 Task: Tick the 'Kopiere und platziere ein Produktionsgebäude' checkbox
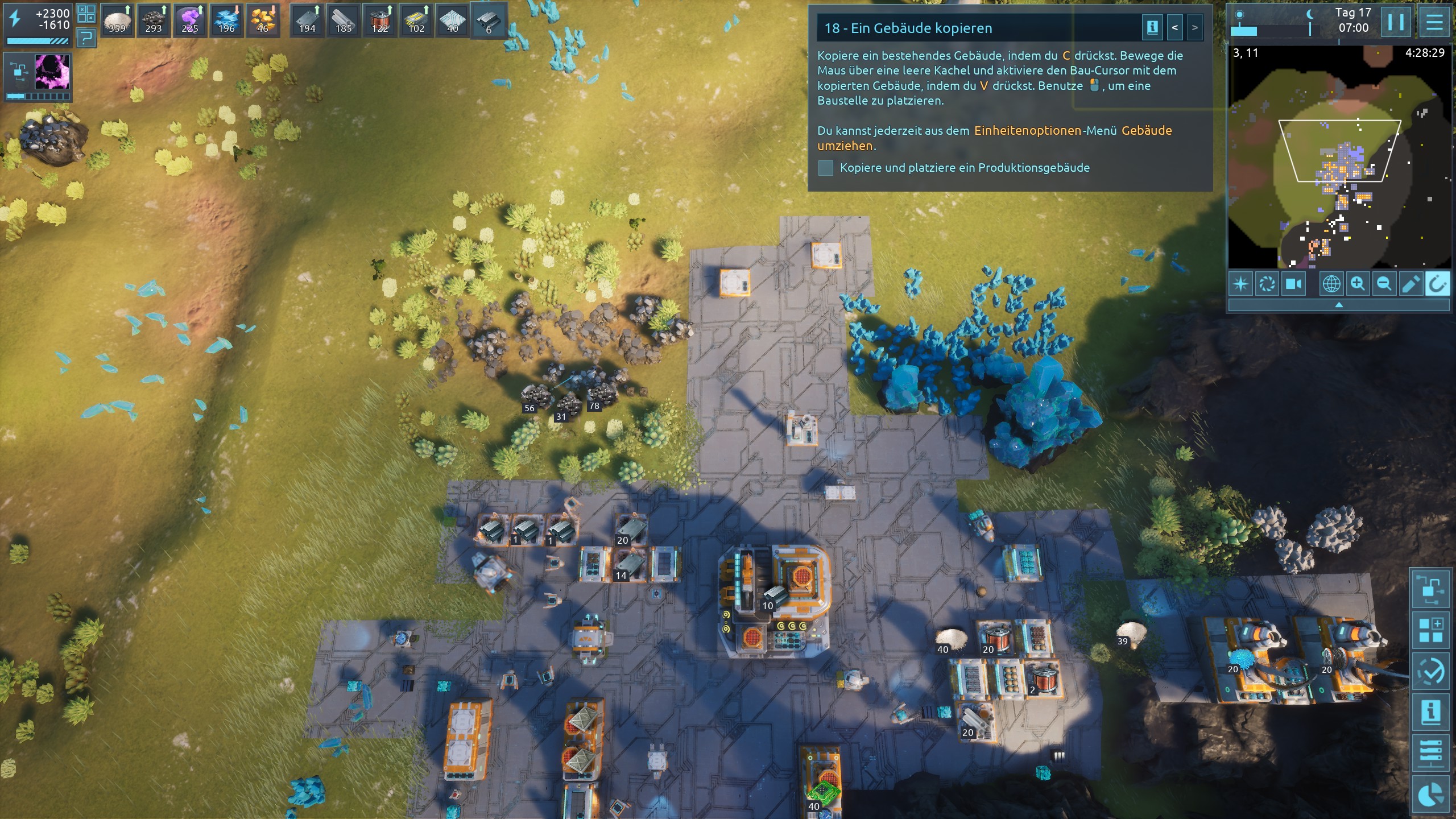(826, 168)
